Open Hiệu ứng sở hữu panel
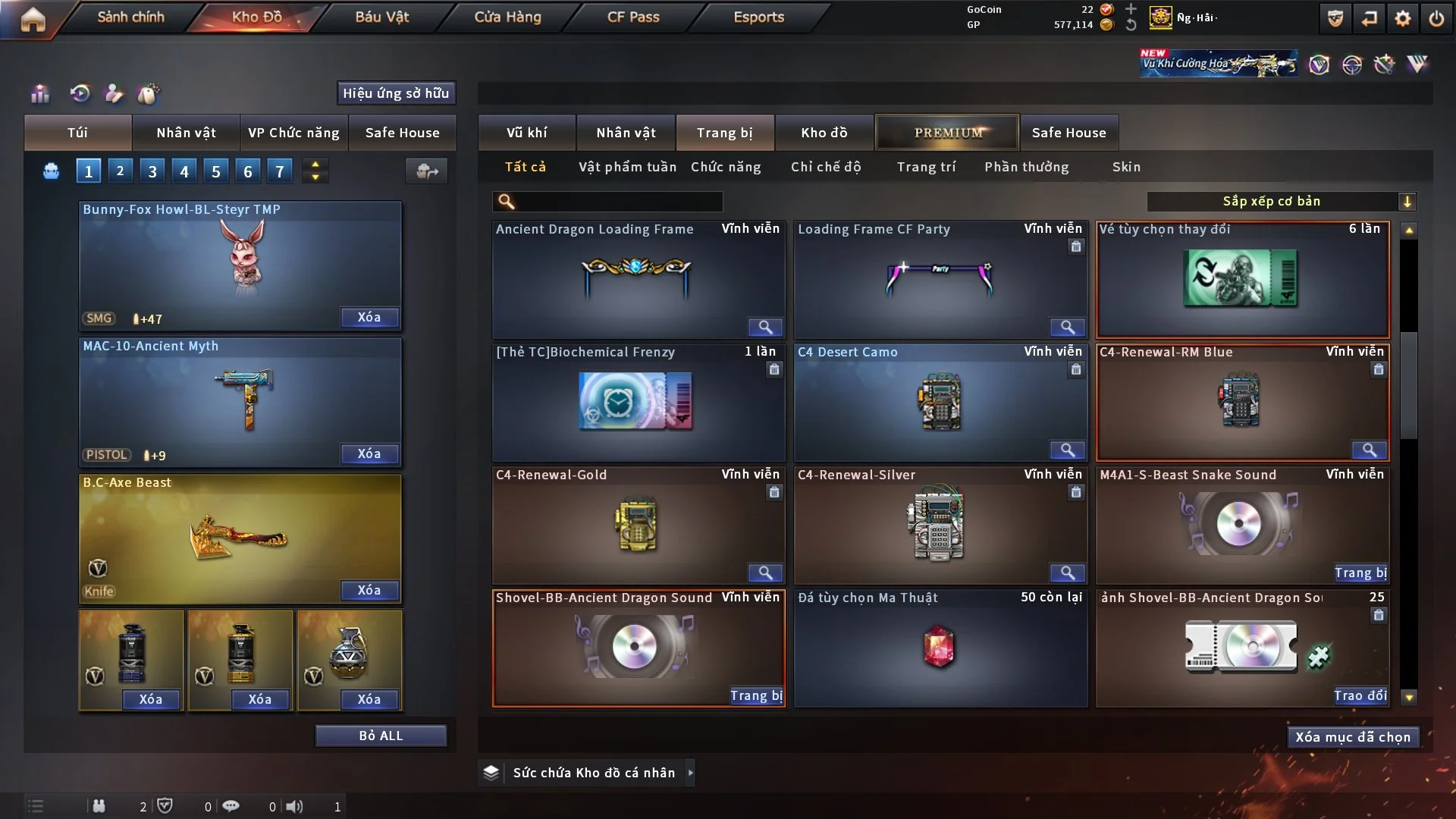Viewport: 1456px width, 819px height. tap(396, 93)
